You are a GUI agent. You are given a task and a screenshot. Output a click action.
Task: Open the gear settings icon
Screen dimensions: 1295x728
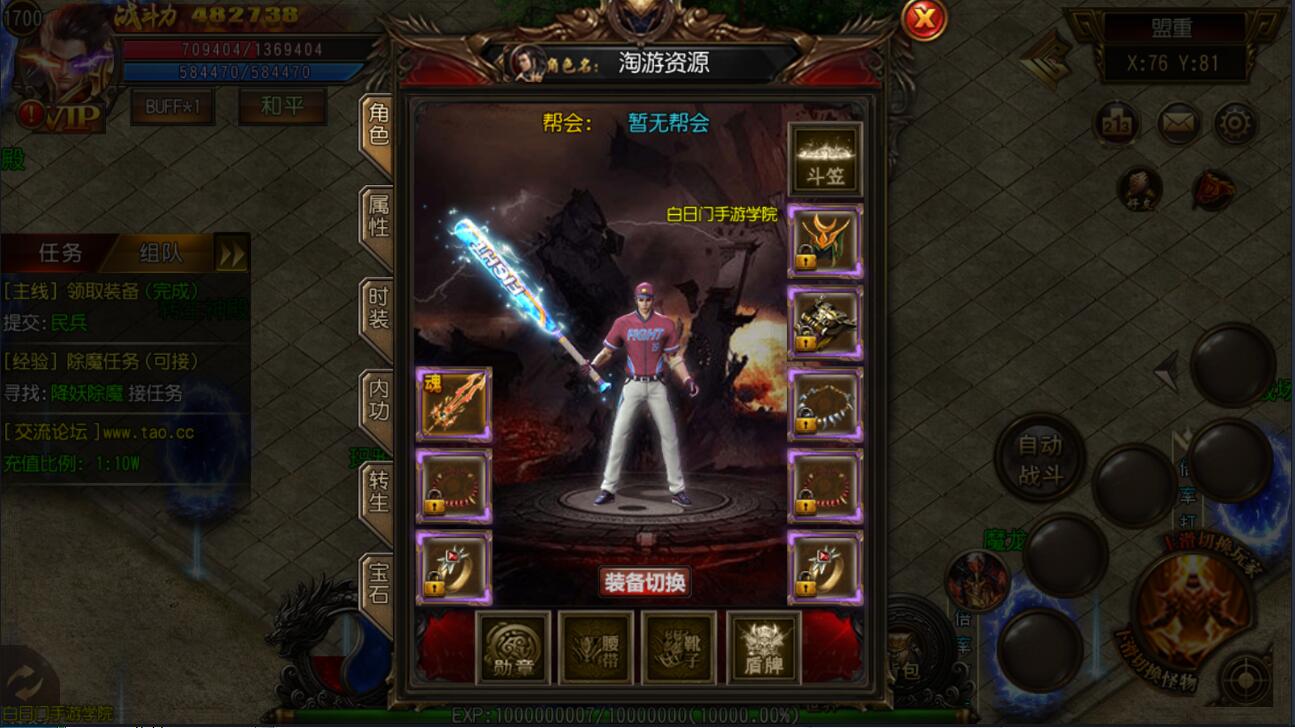pos(1236,124)
